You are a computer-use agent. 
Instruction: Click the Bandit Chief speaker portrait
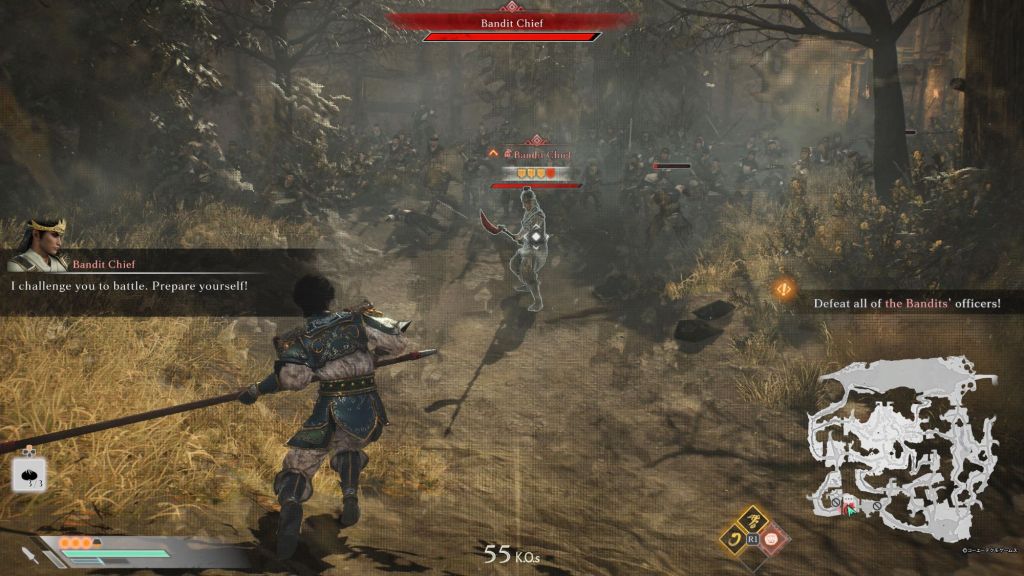tap(38, 246)
